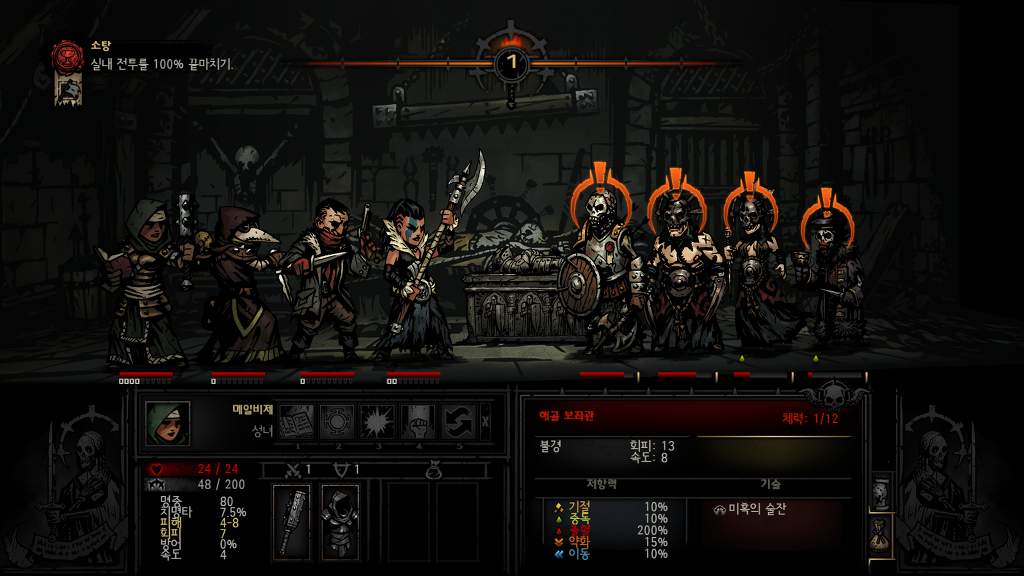Click the round counter medallion
This screenshot has width=1024, height=576.
(x=512, y=64)
